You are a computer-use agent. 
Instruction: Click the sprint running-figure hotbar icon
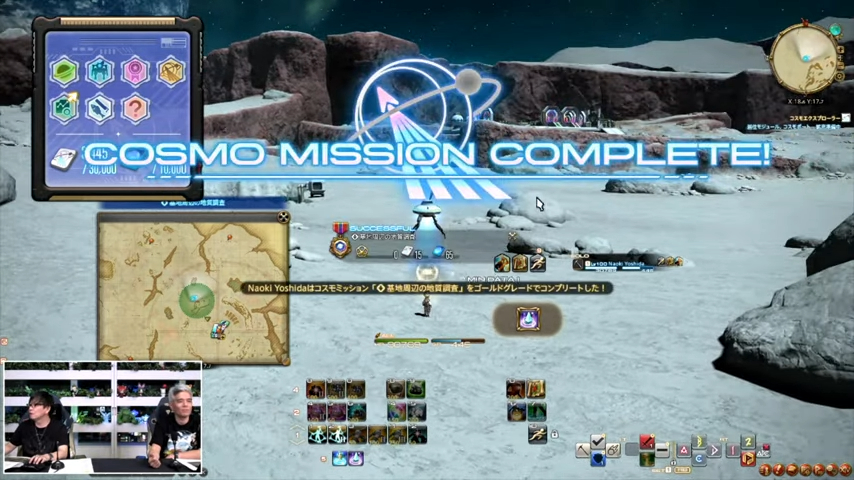pos(537,434)
